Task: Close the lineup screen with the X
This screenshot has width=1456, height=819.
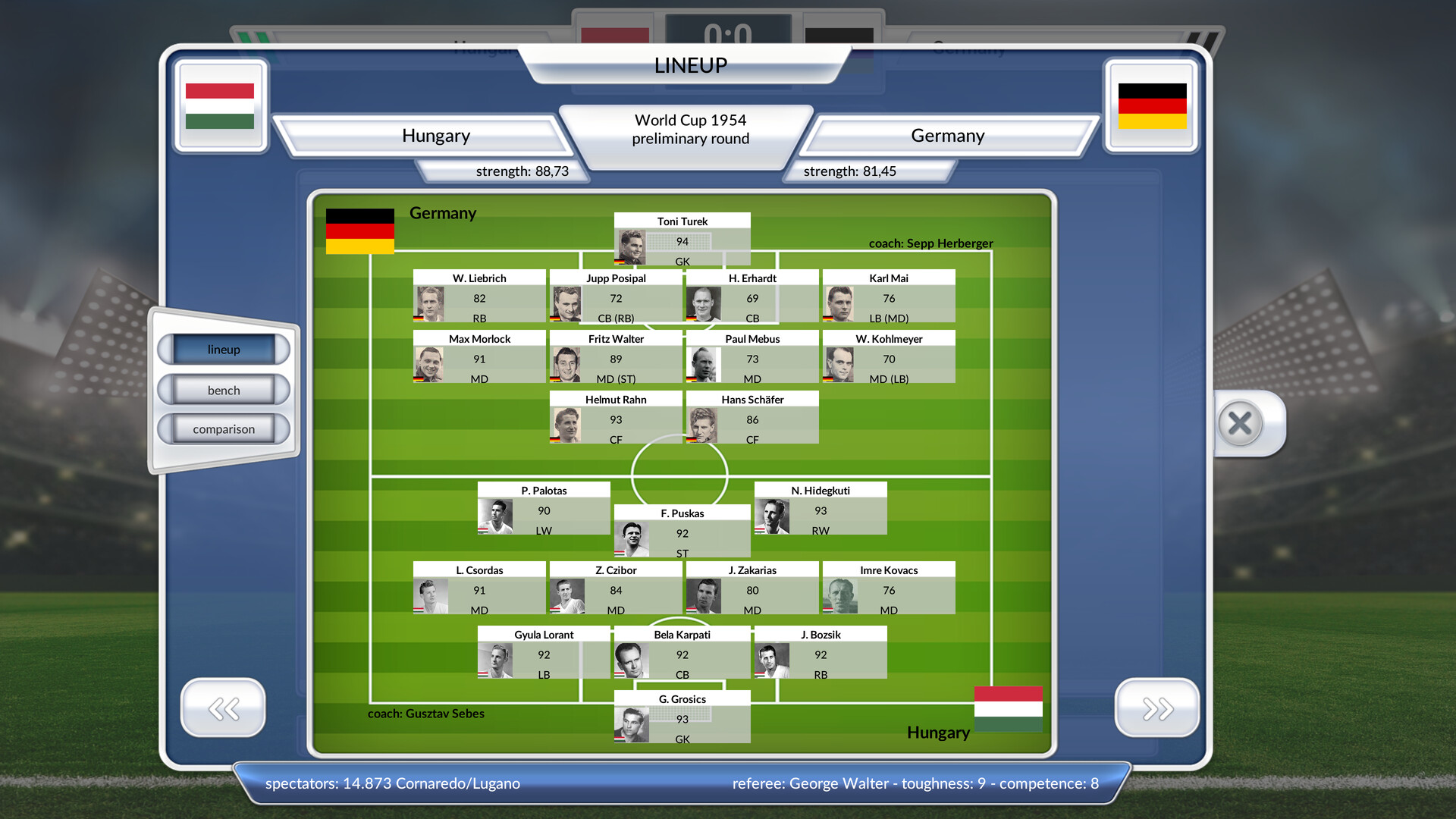Action: pos(1241,424)
